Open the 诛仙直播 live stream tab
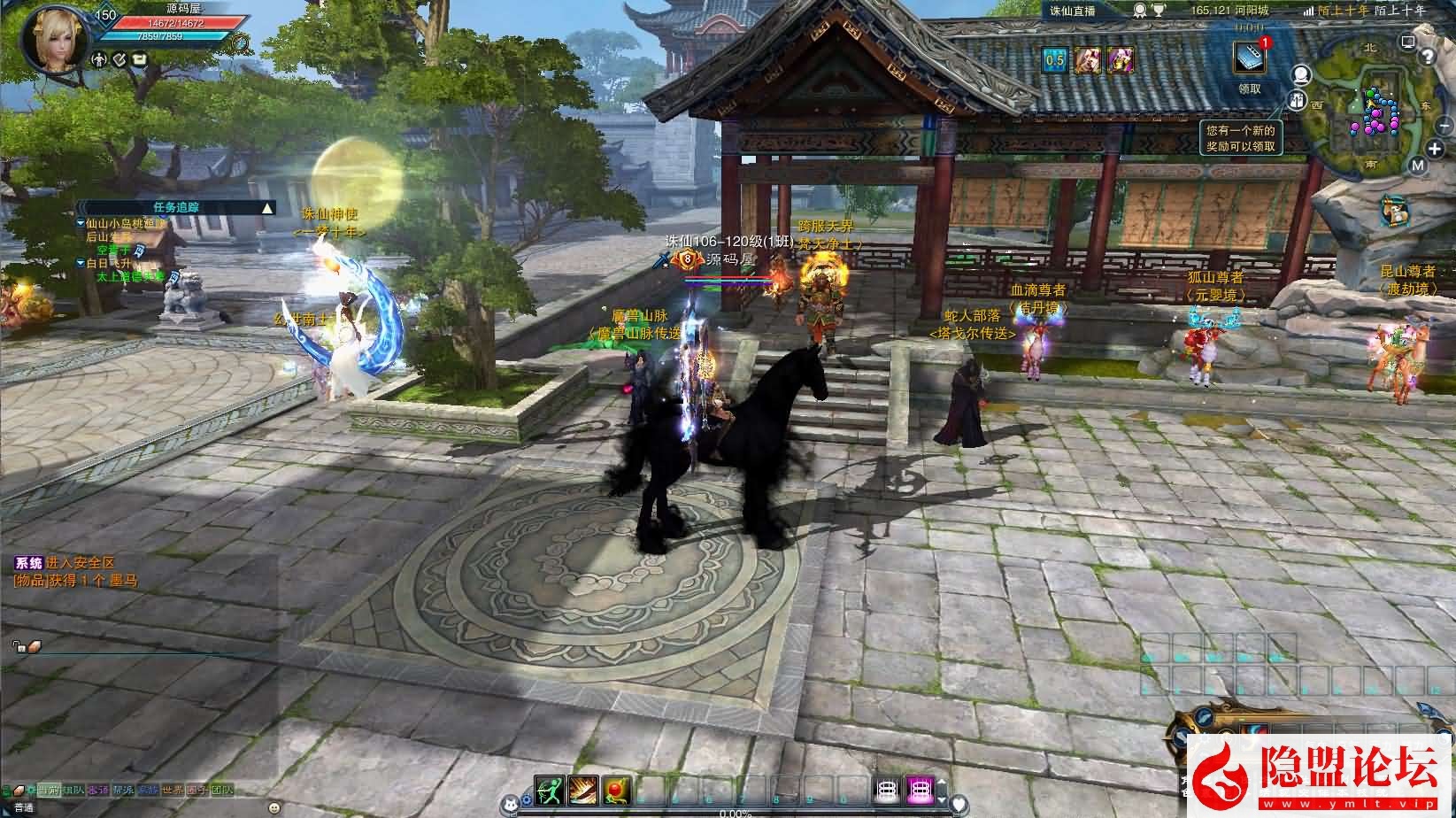 pyautogui.click(x=1074, y=11)
